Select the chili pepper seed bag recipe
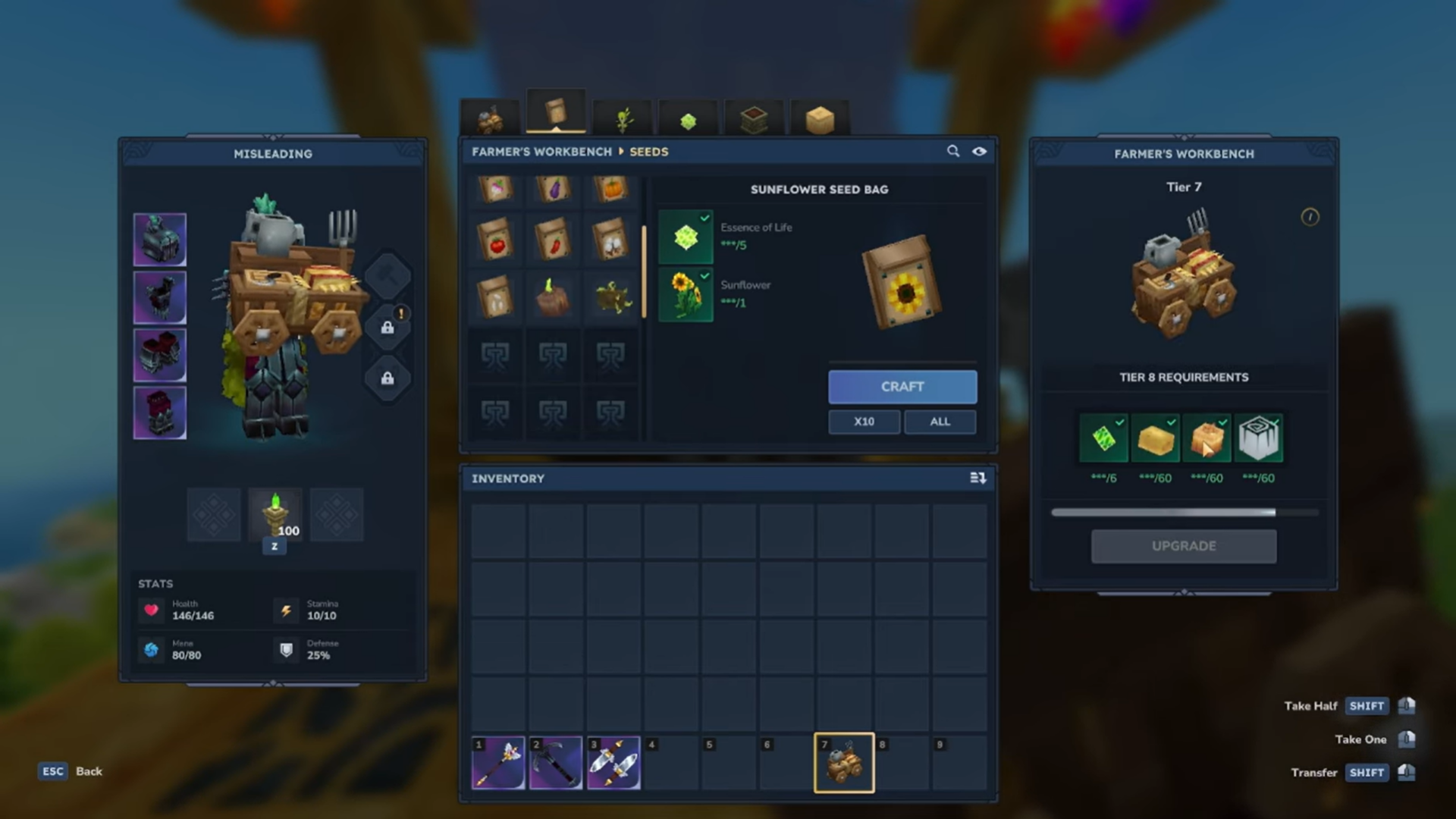Viewport: 1456px width, 819px height. coord(554,239)
